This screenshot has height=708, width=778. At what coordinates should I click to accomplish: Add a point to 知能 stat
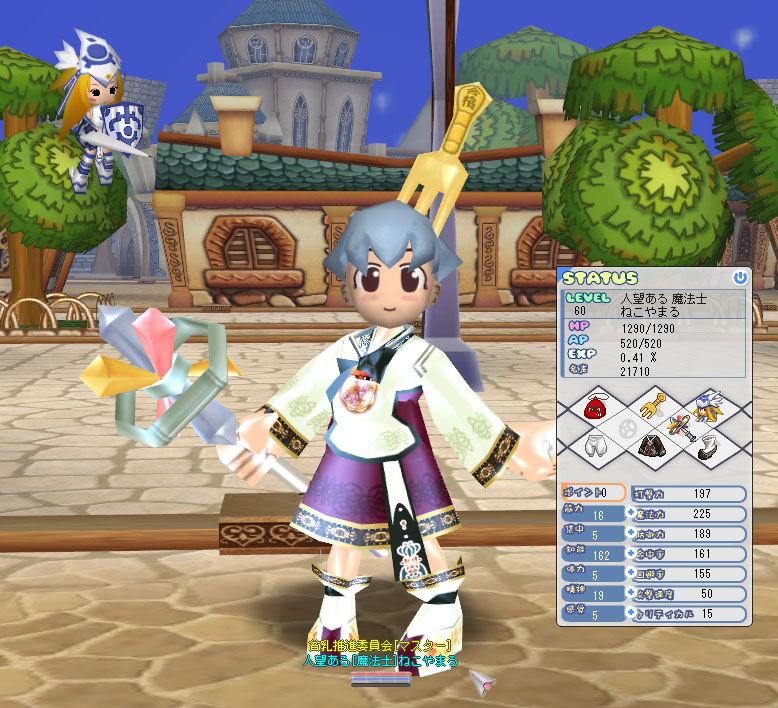click(x=631, y=553)
